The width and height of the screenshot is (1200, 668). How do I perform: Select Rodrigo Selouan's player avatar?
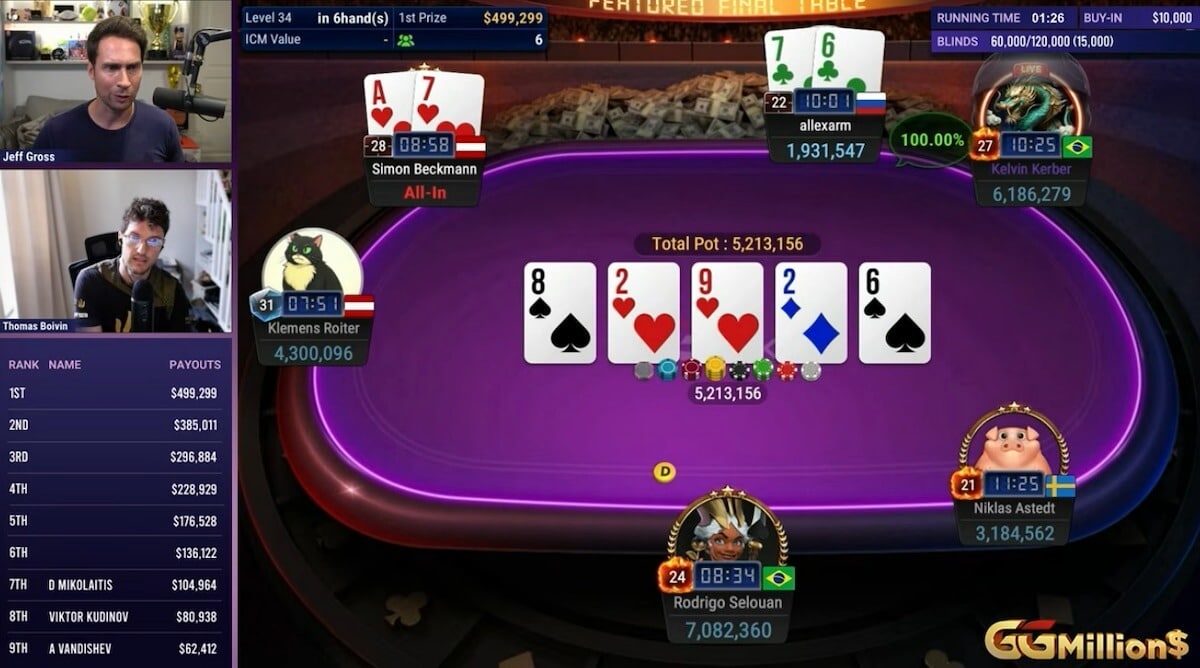(727, 532)
